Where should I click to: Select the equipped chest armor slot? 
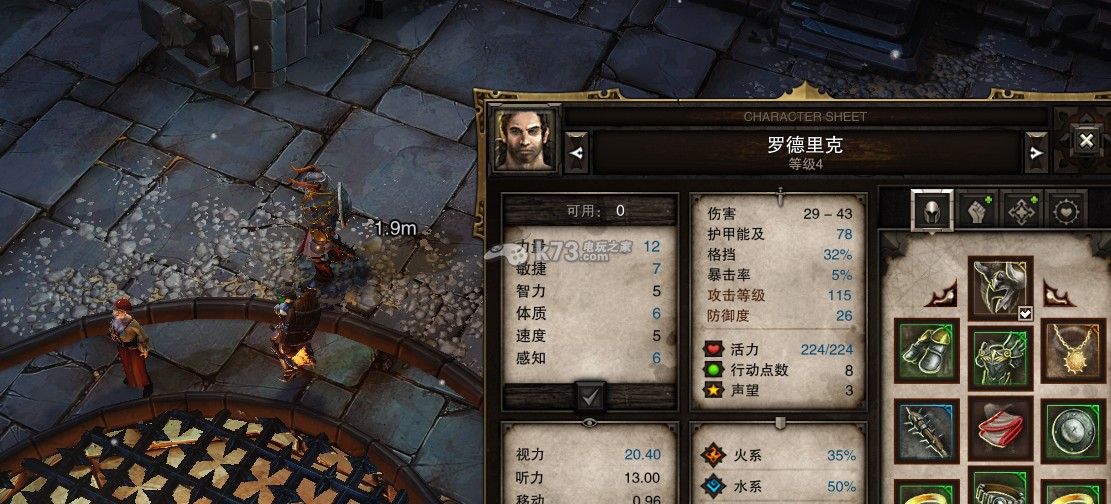[x=1000, y=351]
